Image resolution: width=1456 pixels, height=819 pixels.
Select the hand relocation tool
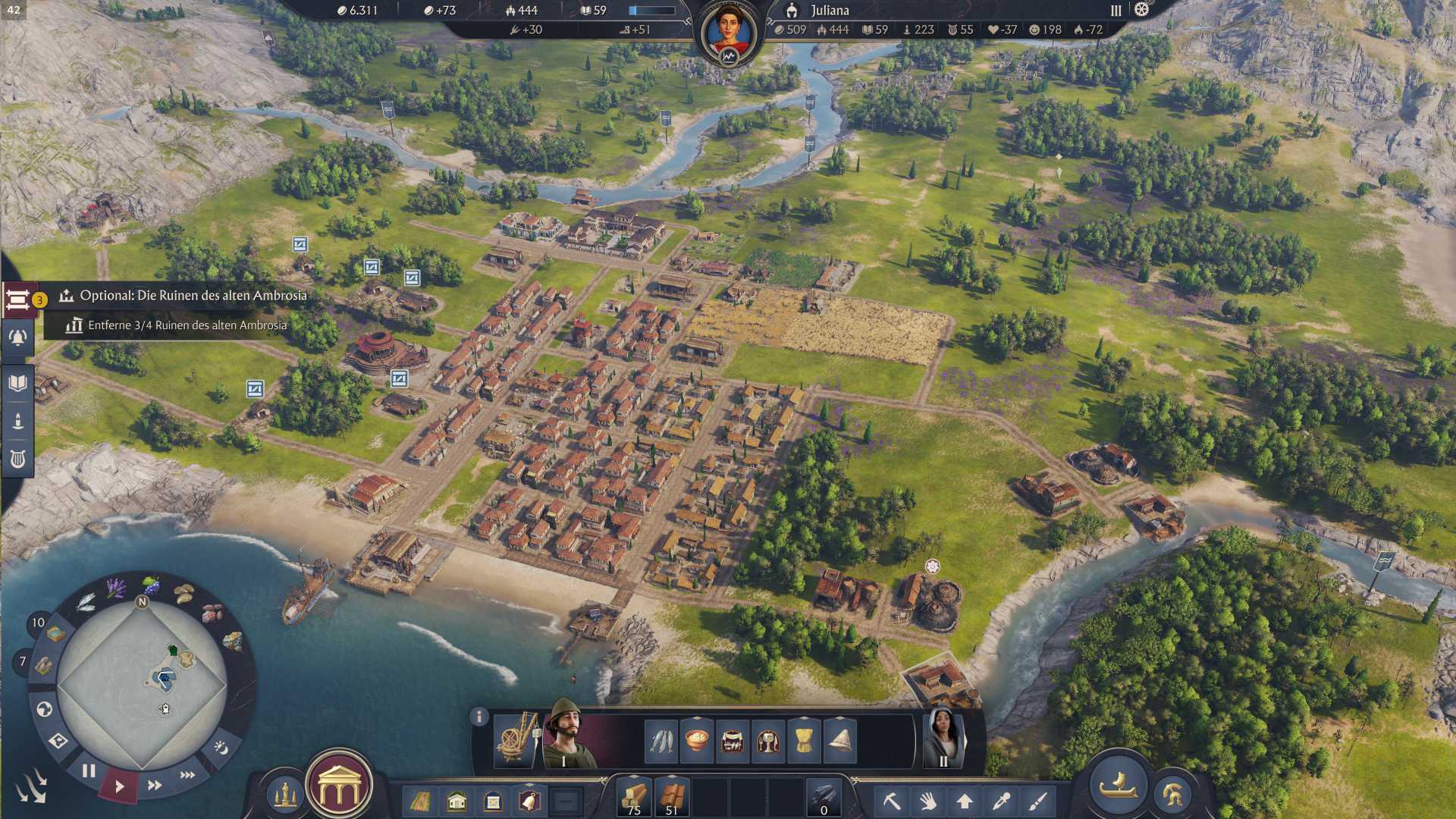click(x=927, y=801)
